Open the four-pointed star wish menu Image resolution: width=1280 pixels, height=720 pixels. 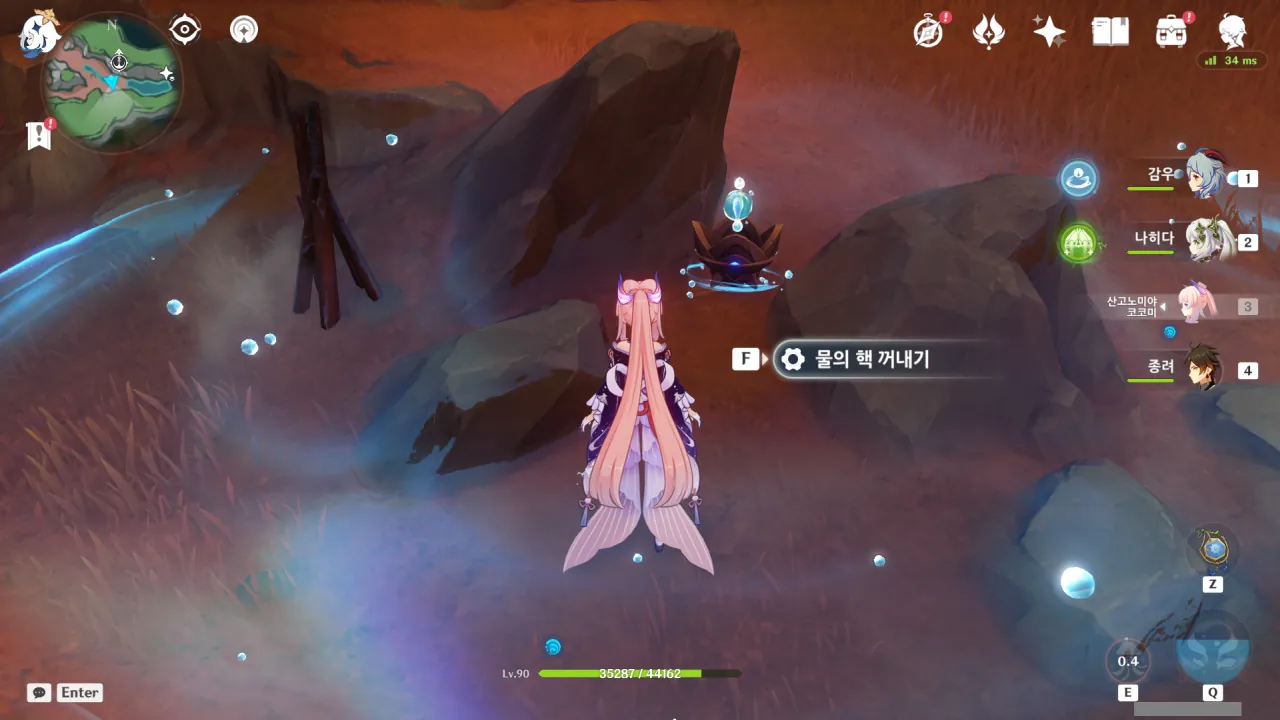point(1049,32)
